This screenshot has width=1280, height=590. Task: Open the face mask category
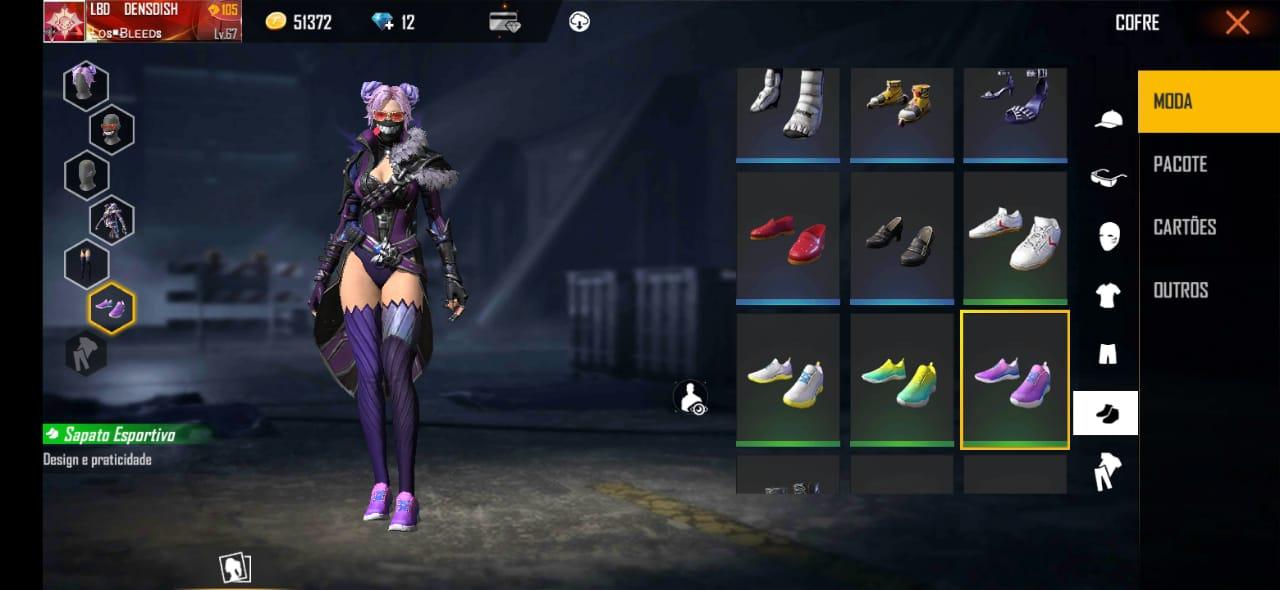click(1107, 236)
